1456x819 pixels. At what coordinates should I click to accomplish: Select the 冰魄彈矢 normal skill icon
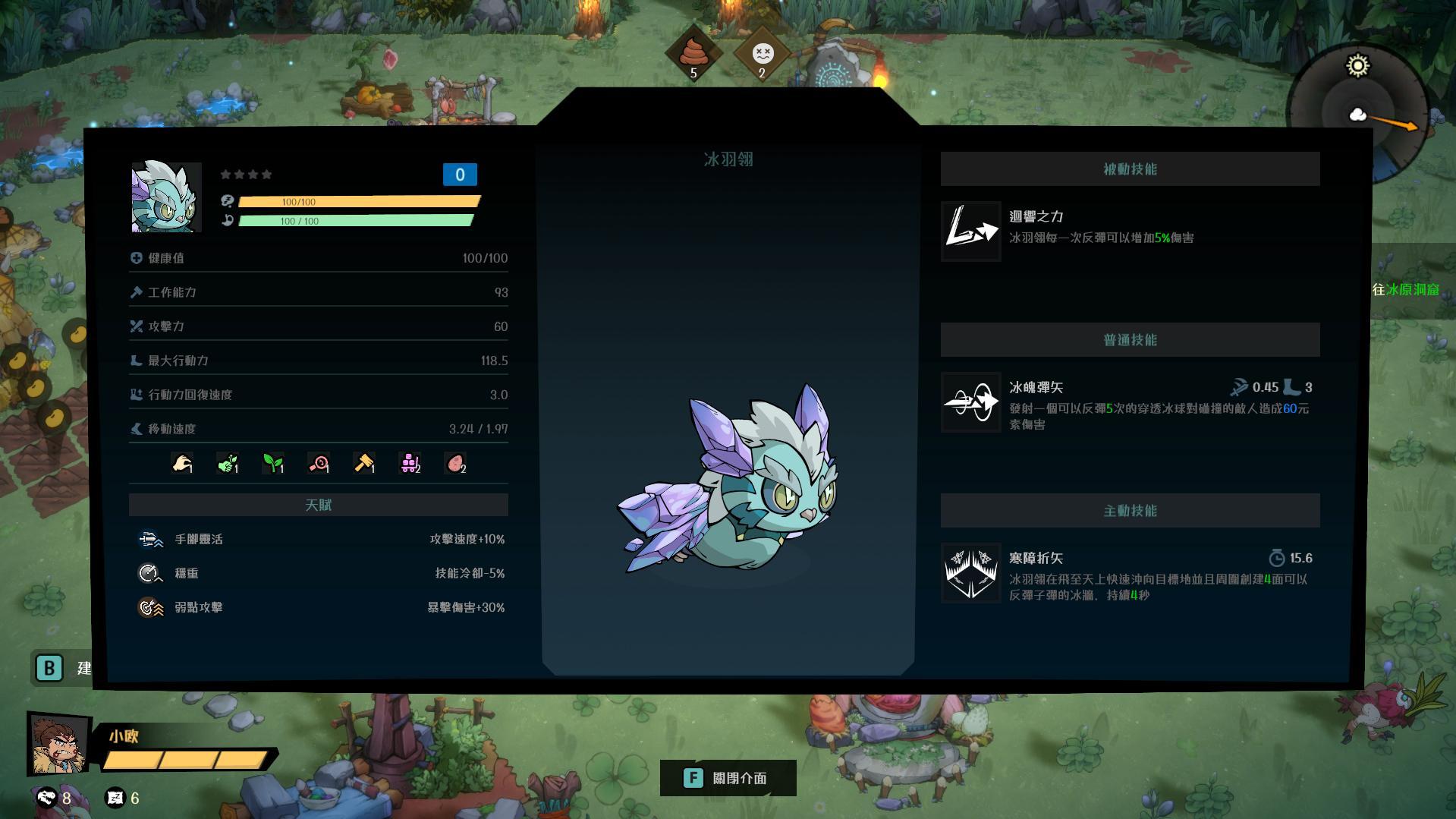[970, 402]
